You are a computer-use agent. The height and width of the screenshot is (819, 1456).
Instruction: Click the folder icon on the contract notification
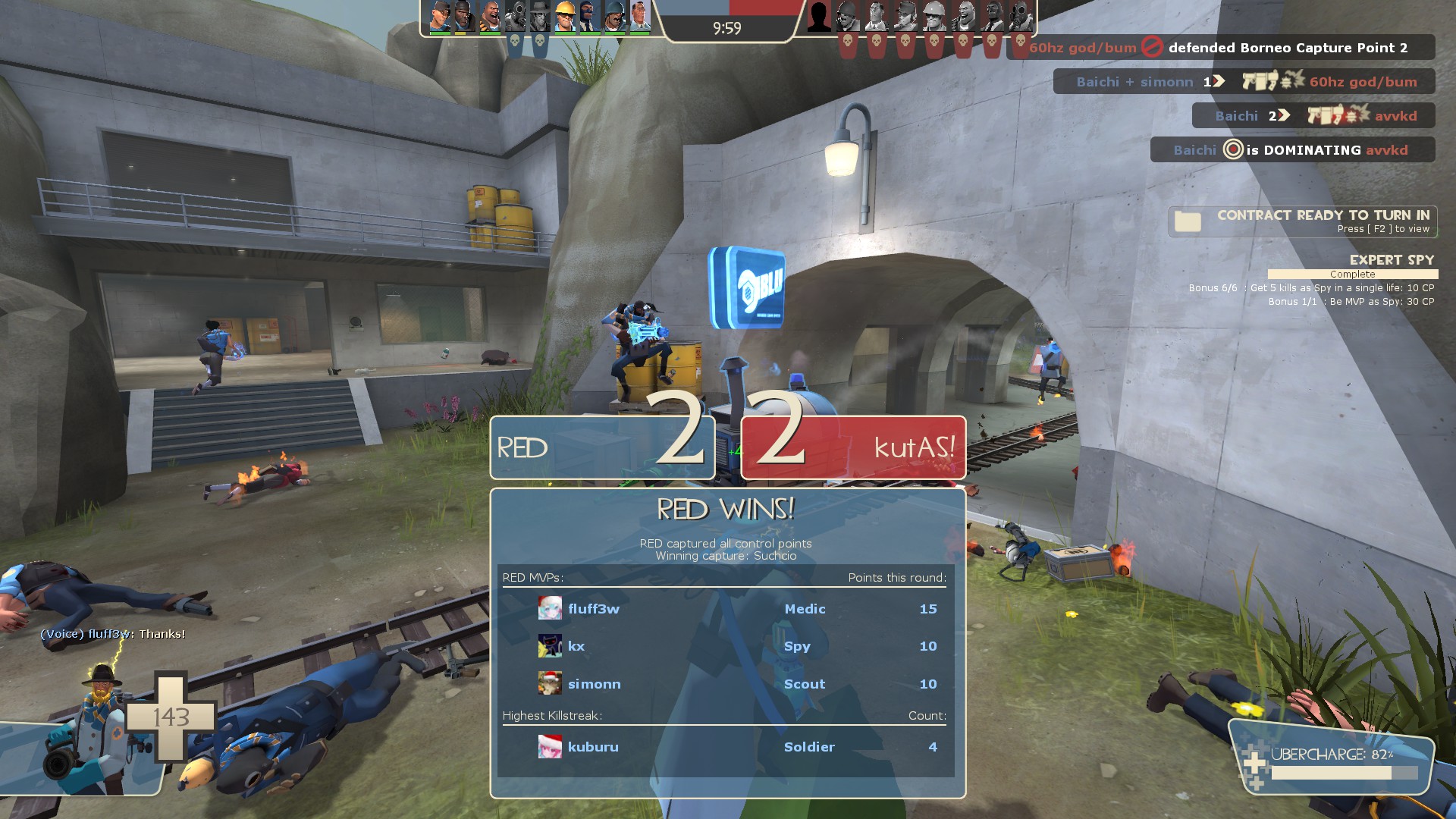[1188, 221]
